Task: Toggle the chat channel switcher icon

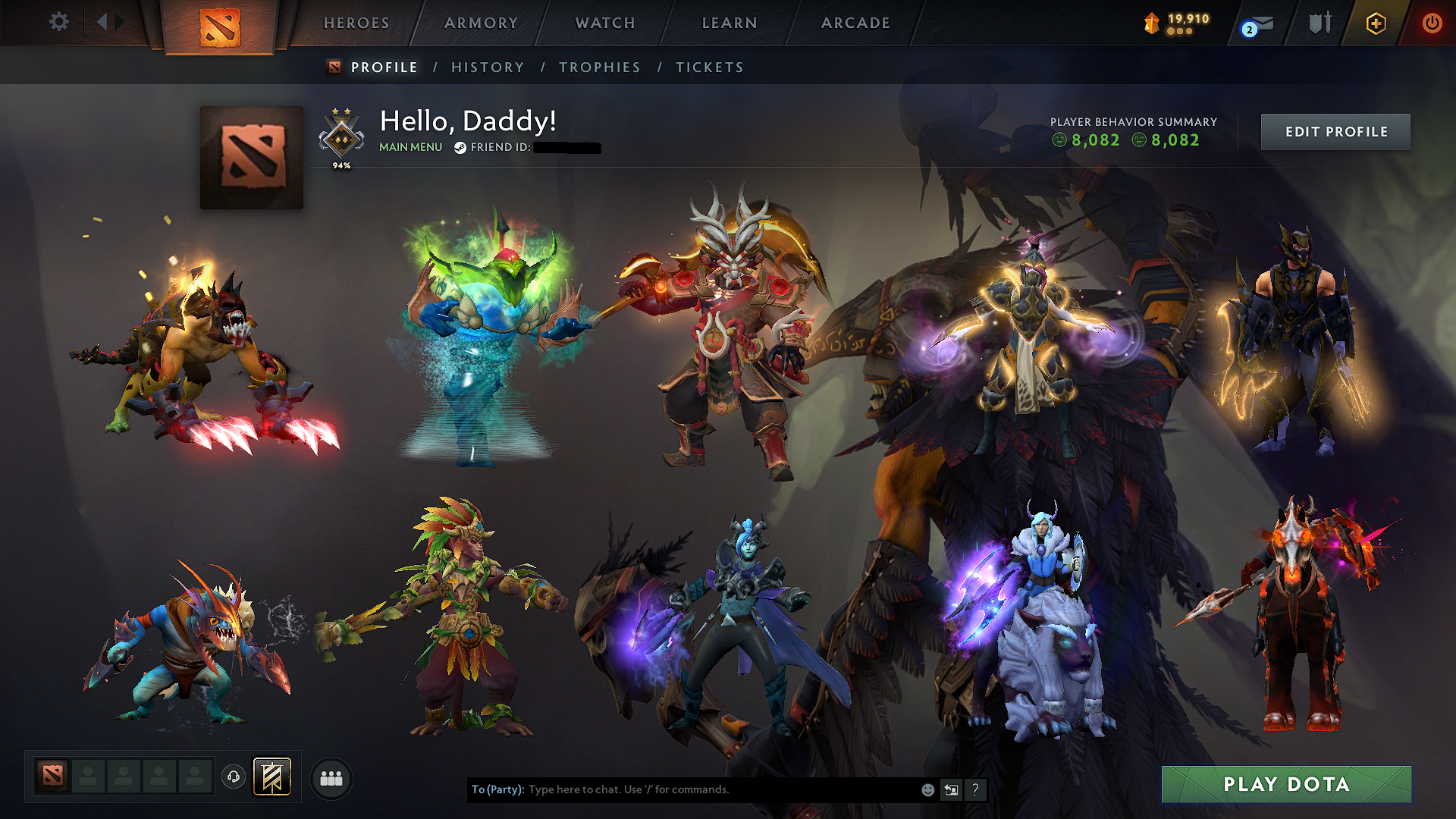Action: (951, 789)
